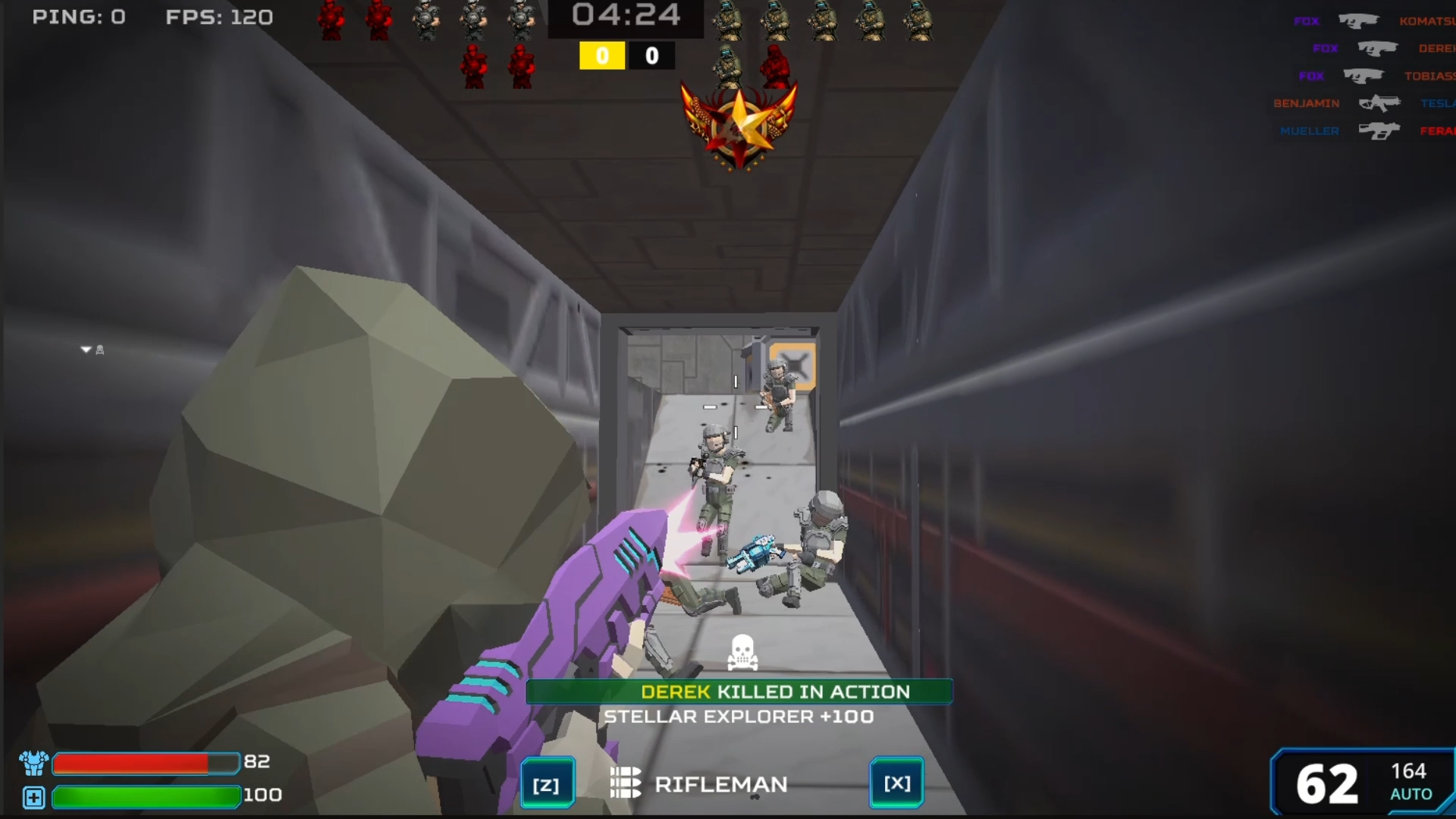Screen dimensions: 1456x819
Task: Click the green health bar showing 100
Action: pos(144,796)
